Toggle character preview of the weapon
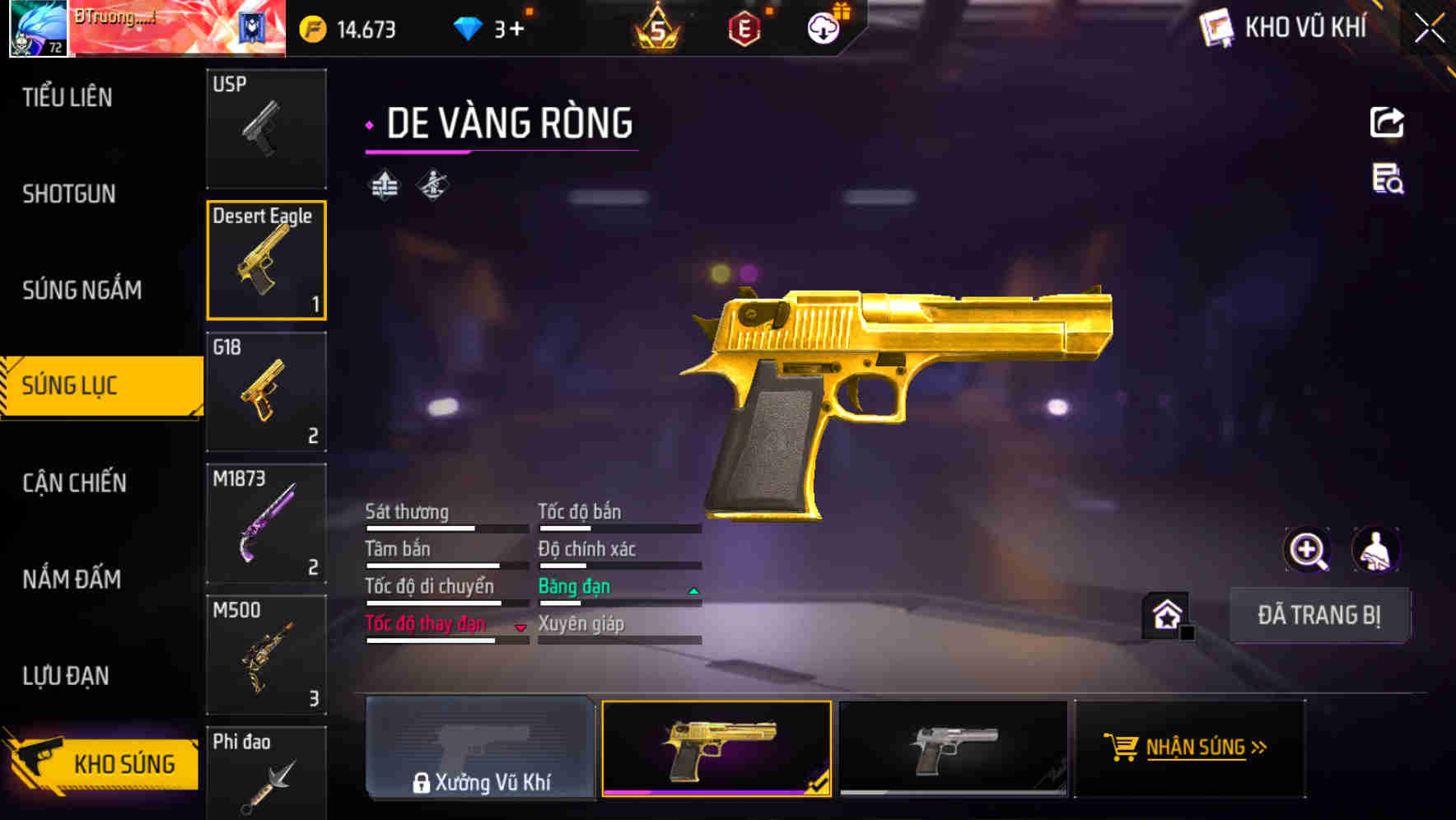The image size is (1456, 820). coord(1377,550)
